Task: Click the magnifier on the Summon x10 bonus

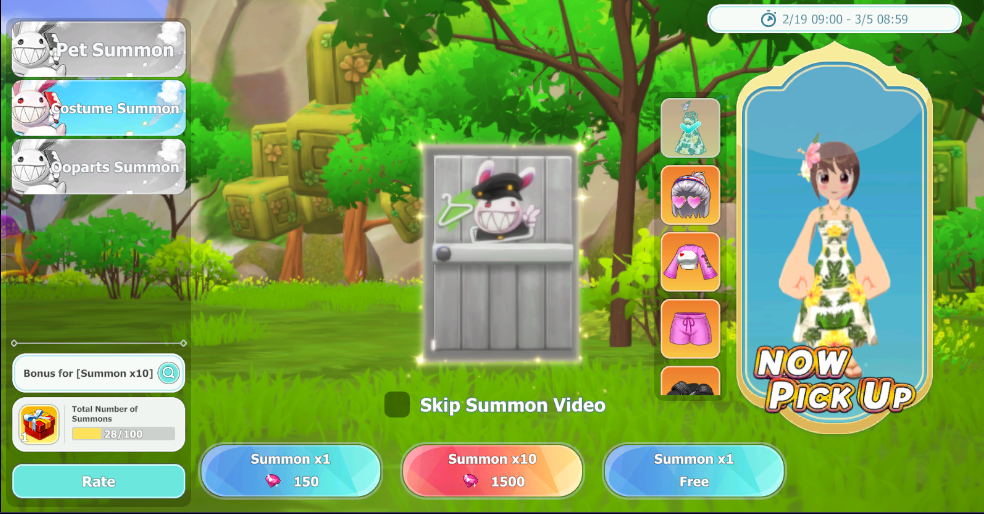Action: tap(169, 373)
